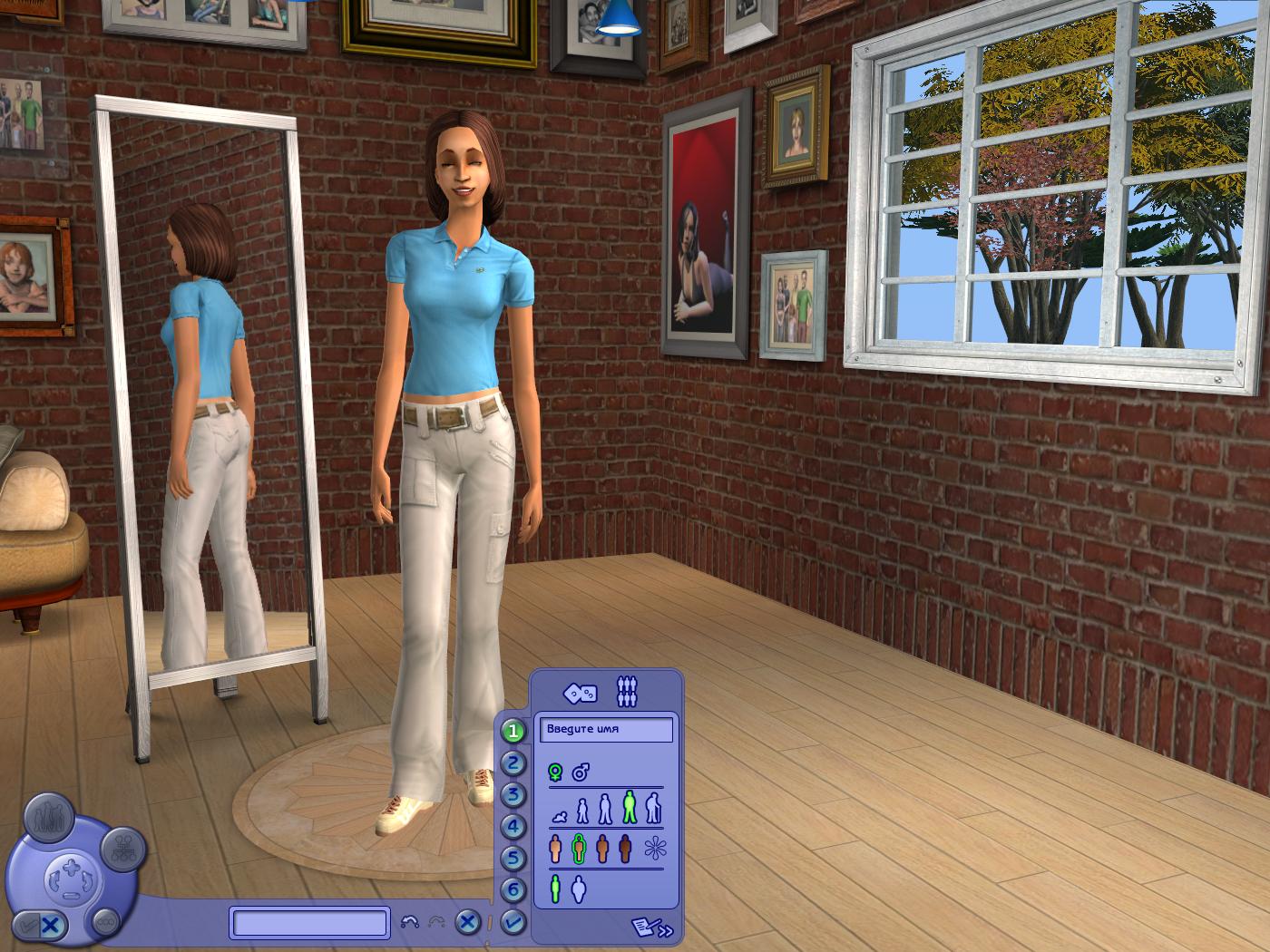
Task: Click the family icon atop the camera puck
Action: [x=49, y=818]
